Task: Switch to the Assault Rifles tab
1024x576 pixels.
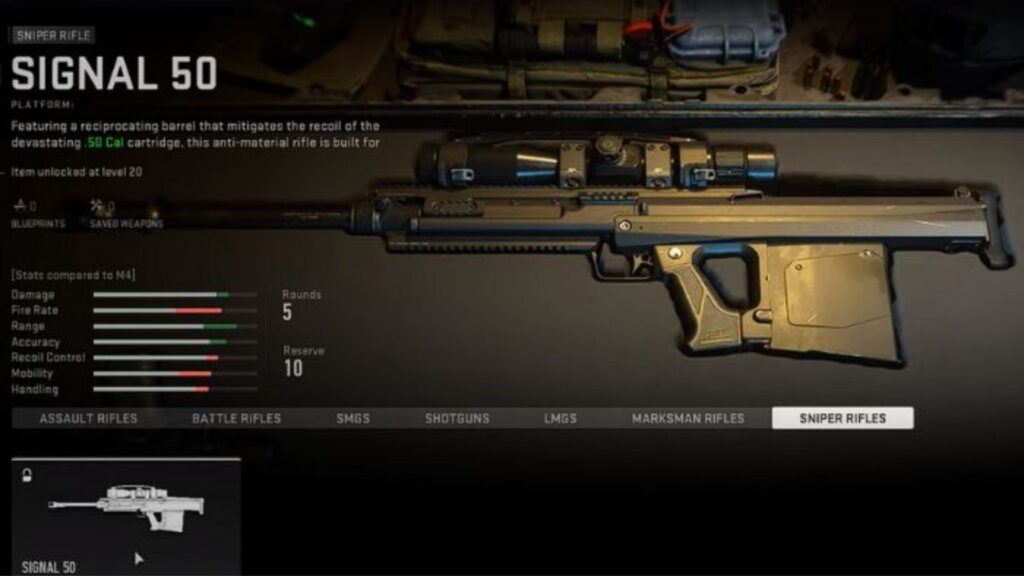Action: [x=88, y=418]
